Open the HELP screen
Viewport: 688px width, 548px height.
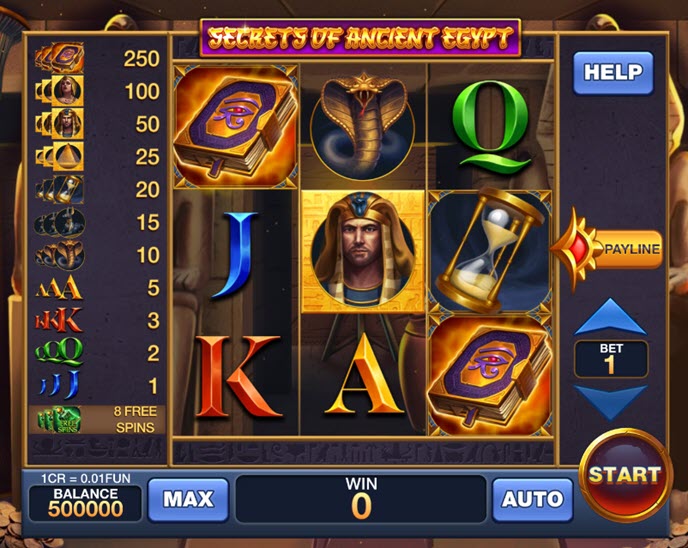point(612,73)
